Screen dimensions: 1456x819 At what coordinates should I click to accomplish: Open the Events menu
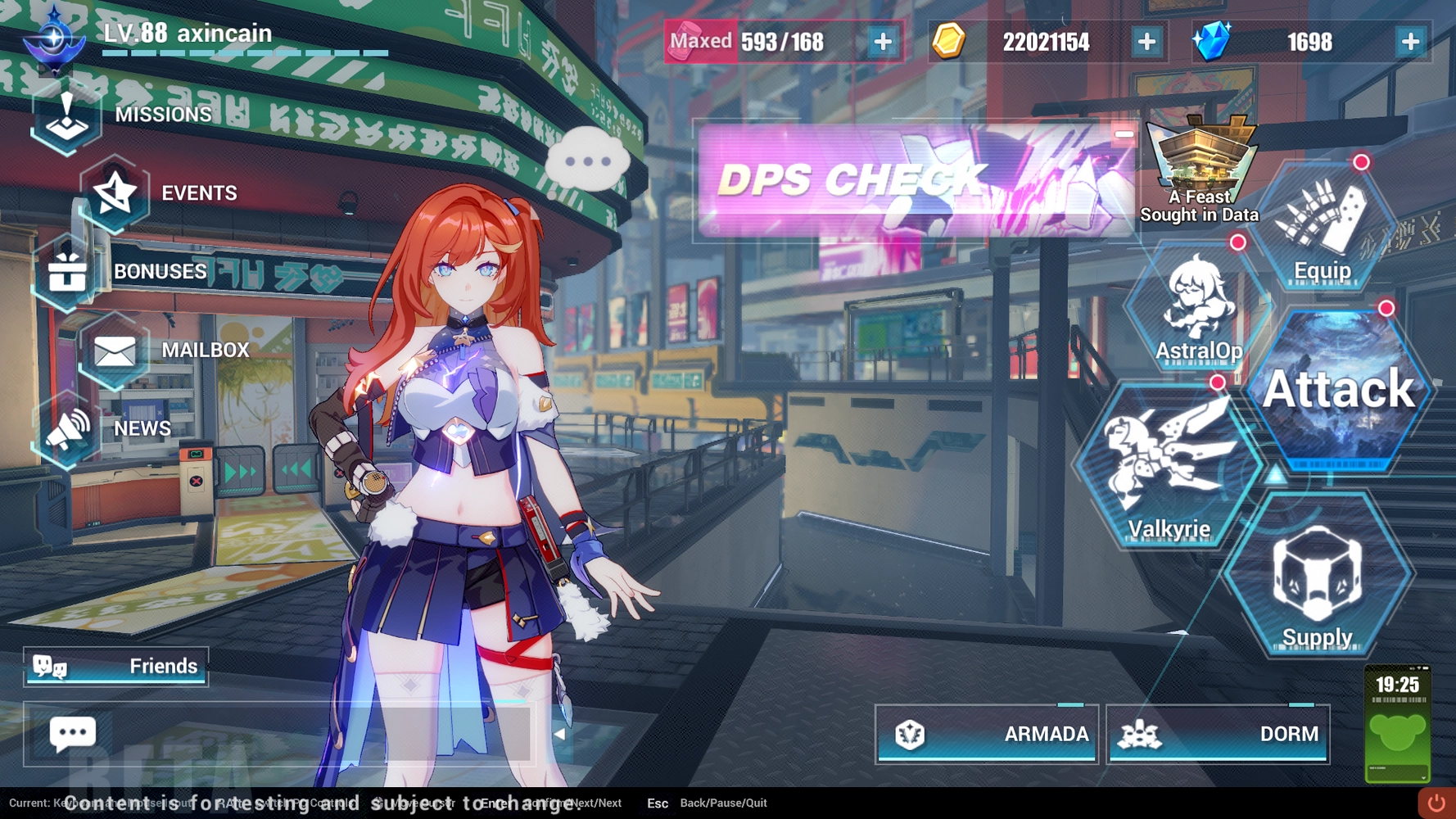164,193
